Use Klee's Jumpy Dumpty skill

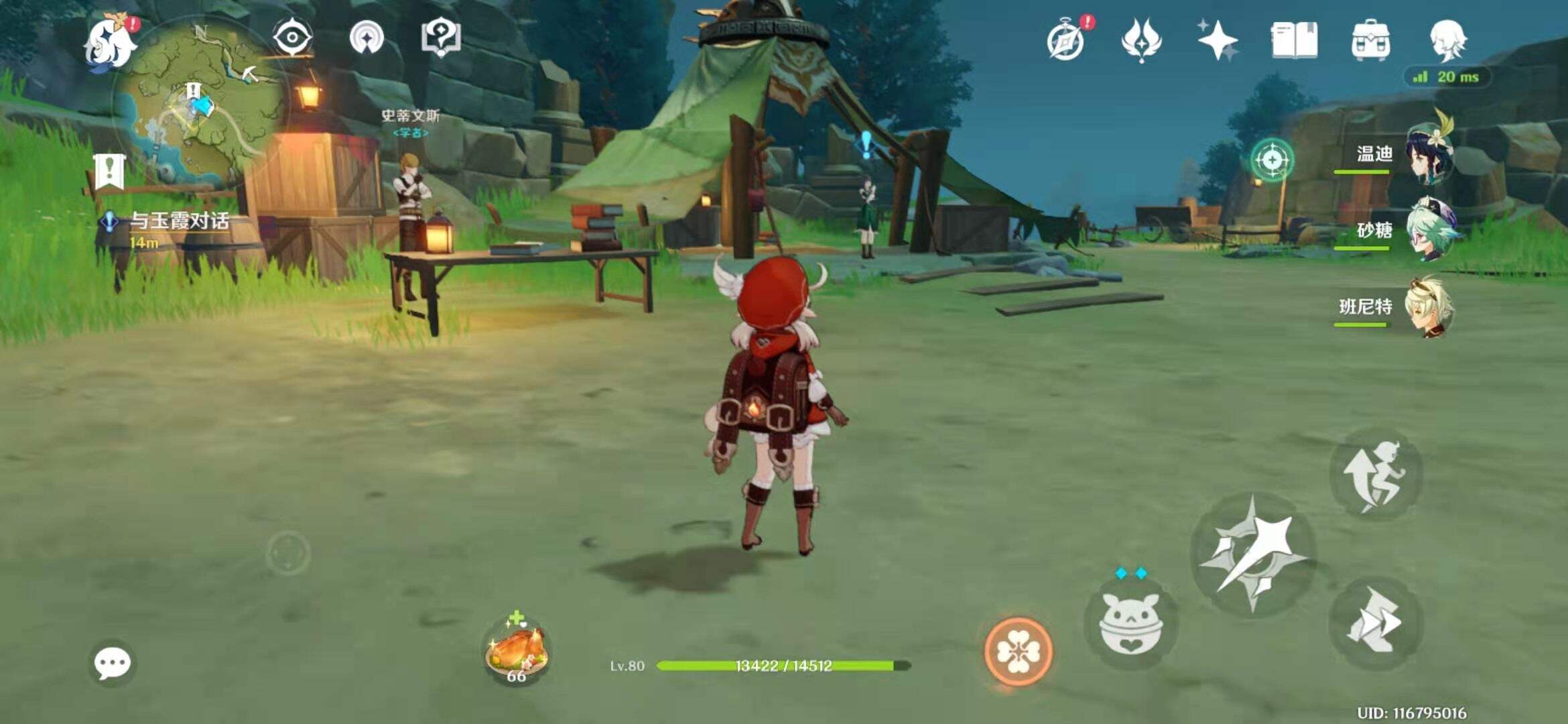pos(1130,625)
